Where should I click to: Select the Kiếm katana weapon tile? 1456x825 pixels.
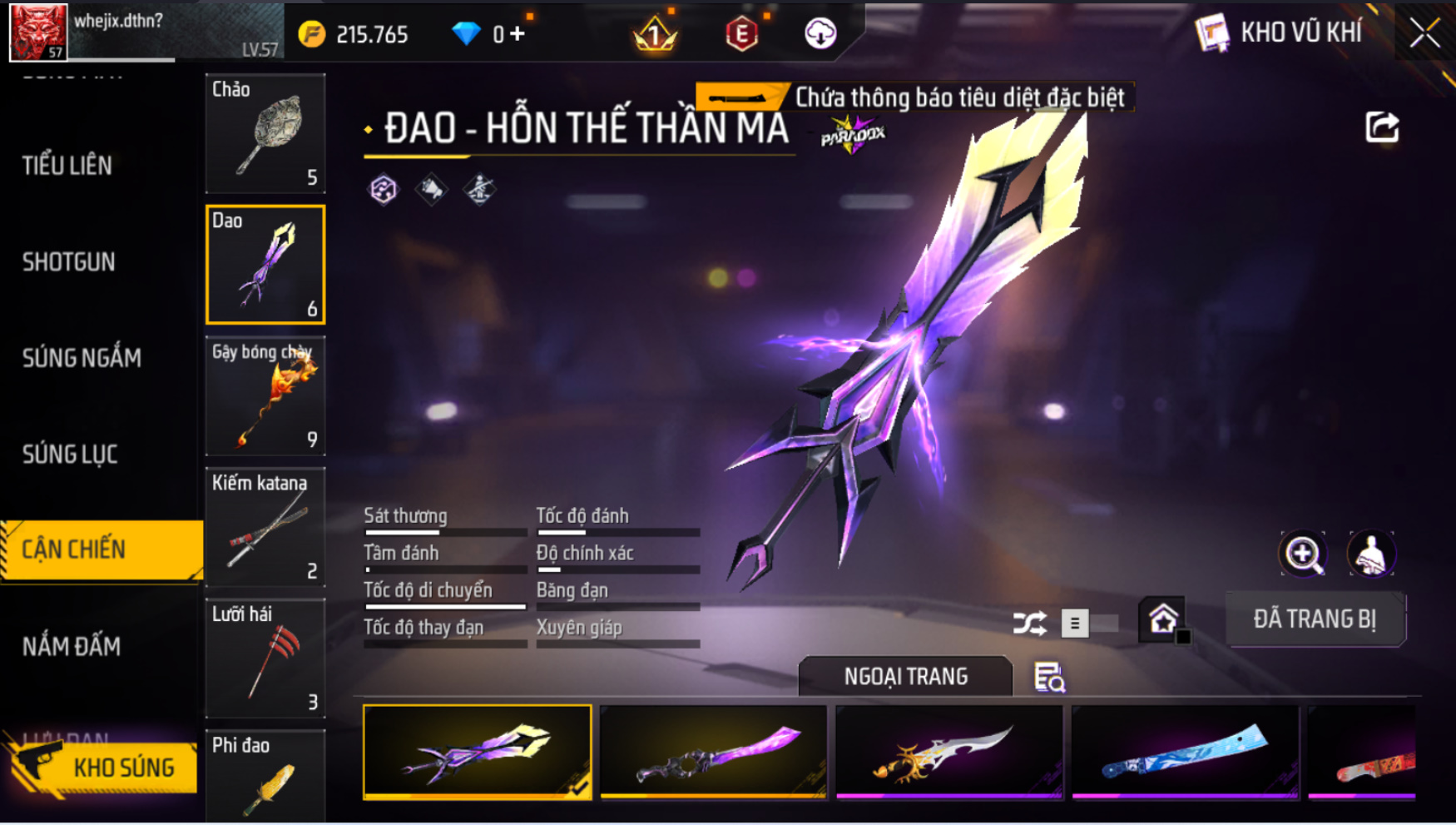265,527
